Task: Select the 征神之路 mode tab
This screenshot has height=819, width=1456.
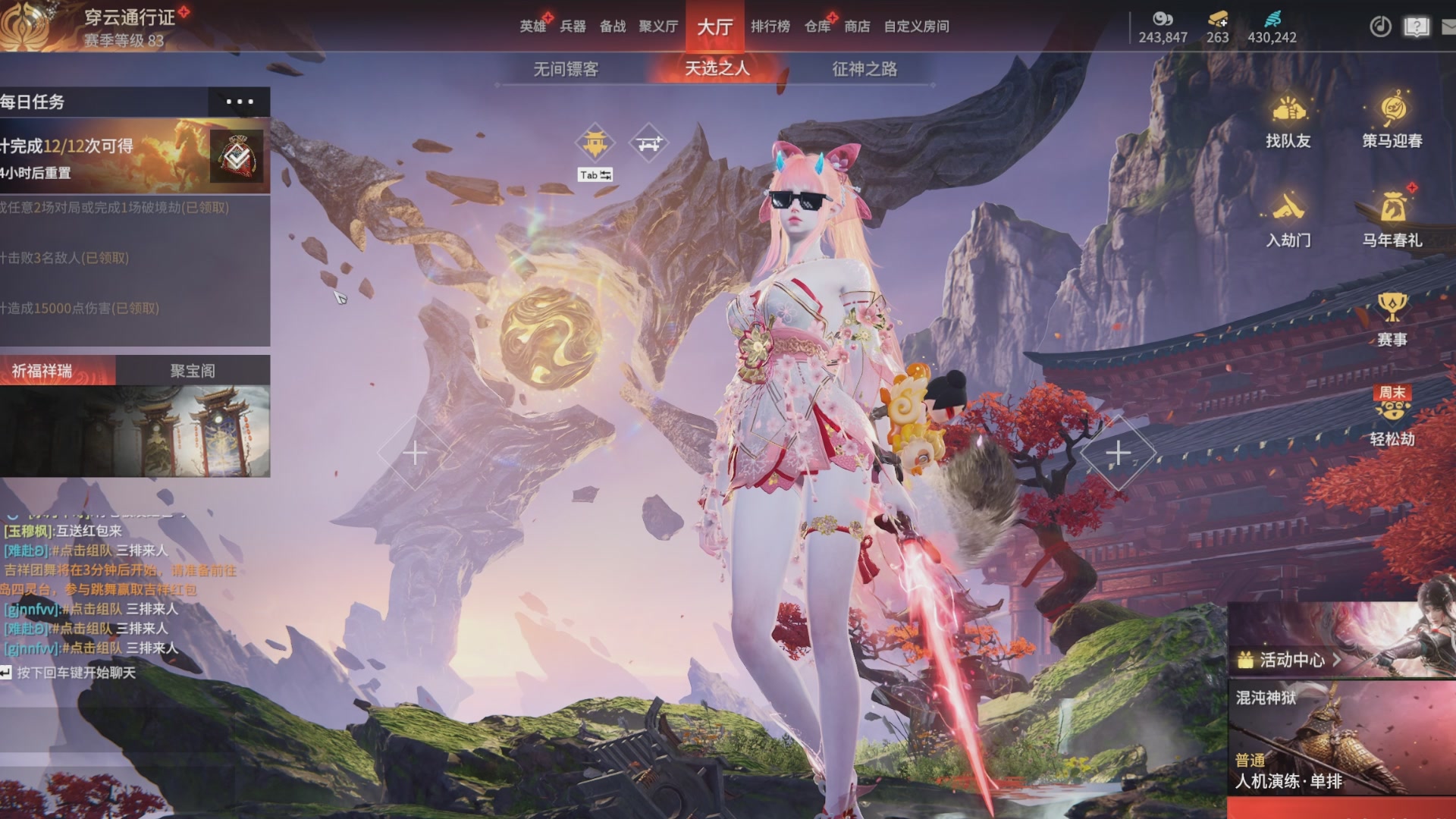Action: [864, 69]
